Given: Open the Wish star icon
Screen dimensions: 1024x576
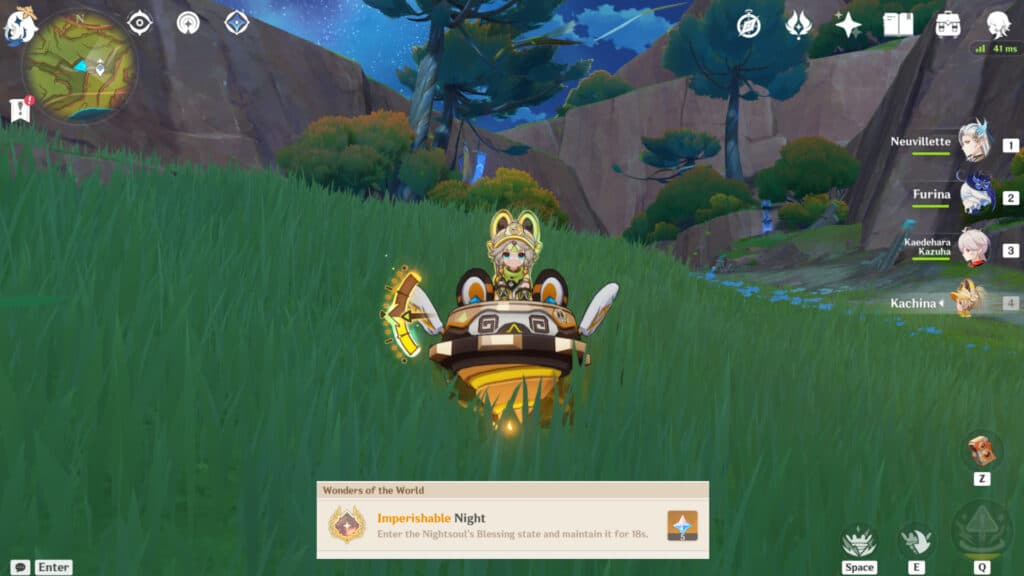Looking at the screenshot, I should tap(848, 25).
